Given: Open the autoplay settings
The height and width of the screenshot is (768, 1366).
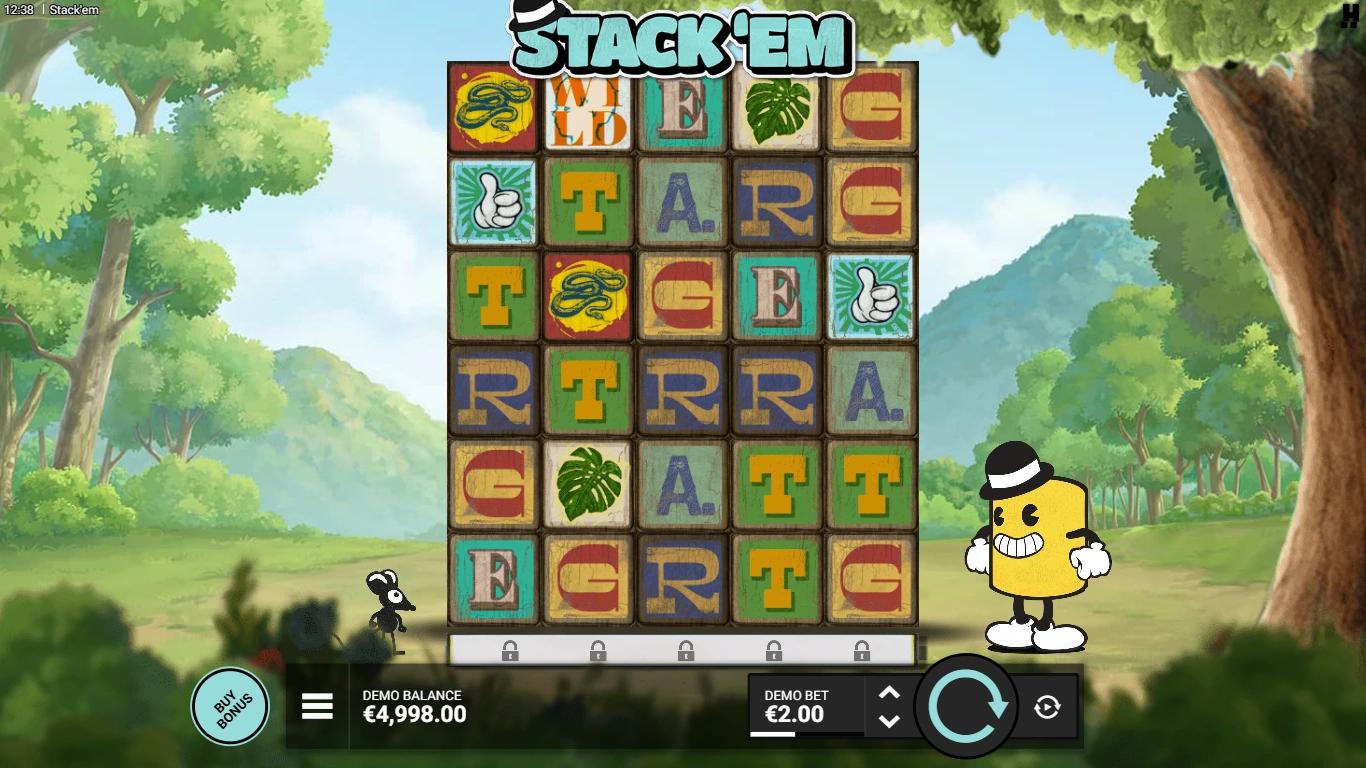Looking at the screenshot, I should [1047, 708].
